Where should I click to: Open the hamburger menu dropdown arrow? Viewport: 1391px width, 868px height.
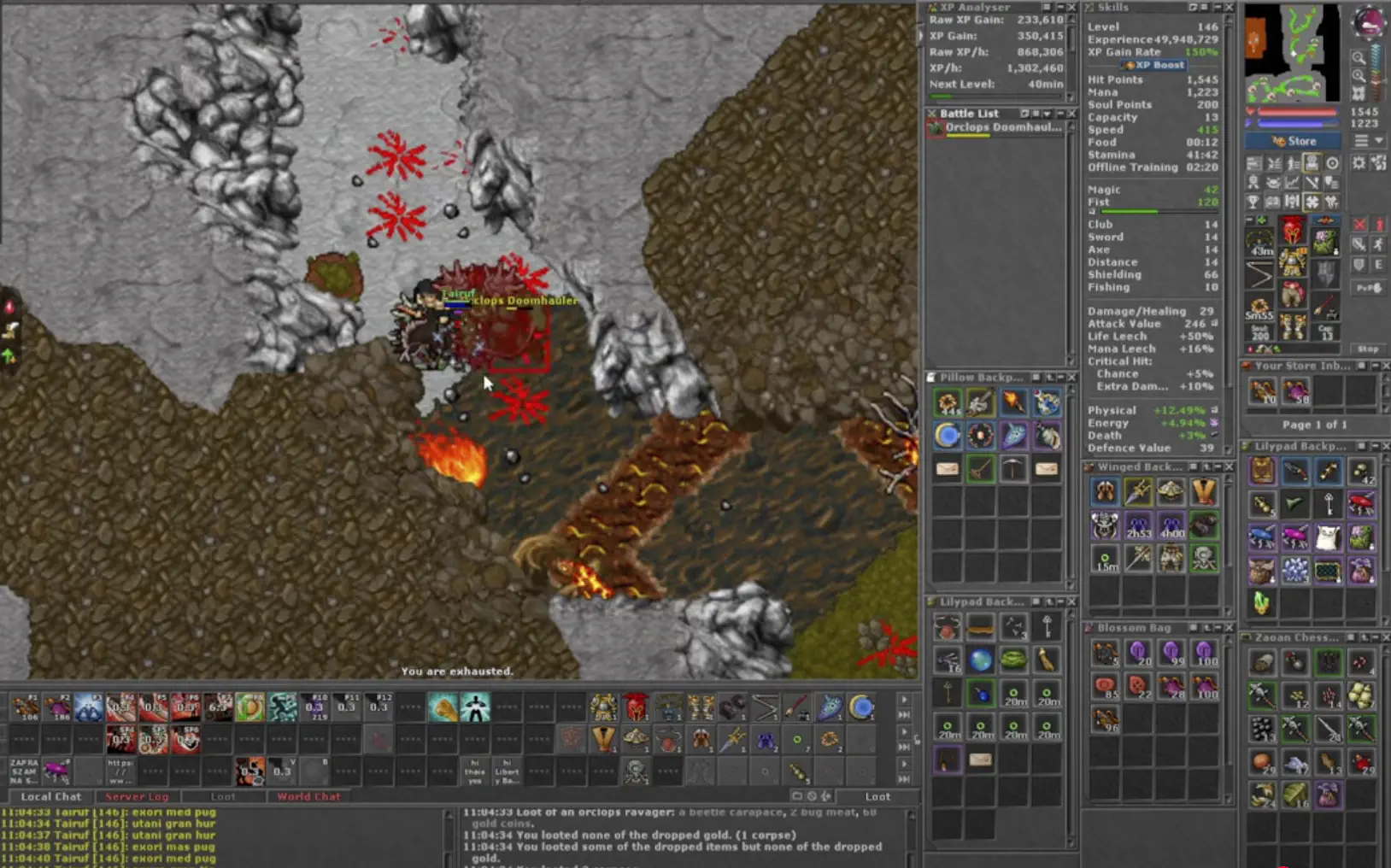[x=1378, y=139]
